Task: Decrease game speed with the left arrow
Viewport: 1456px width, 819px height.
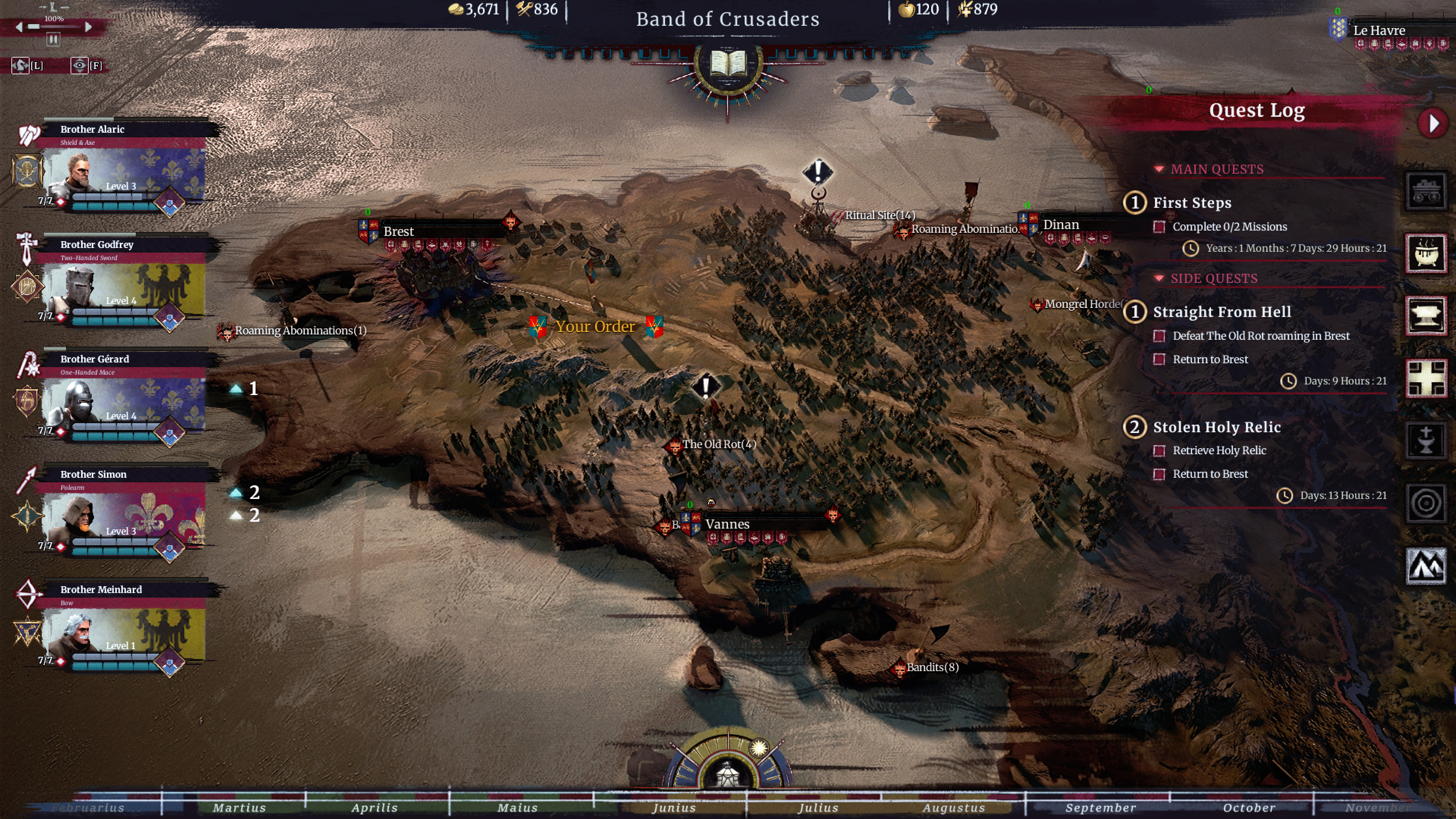Action: tap(19, 27)
